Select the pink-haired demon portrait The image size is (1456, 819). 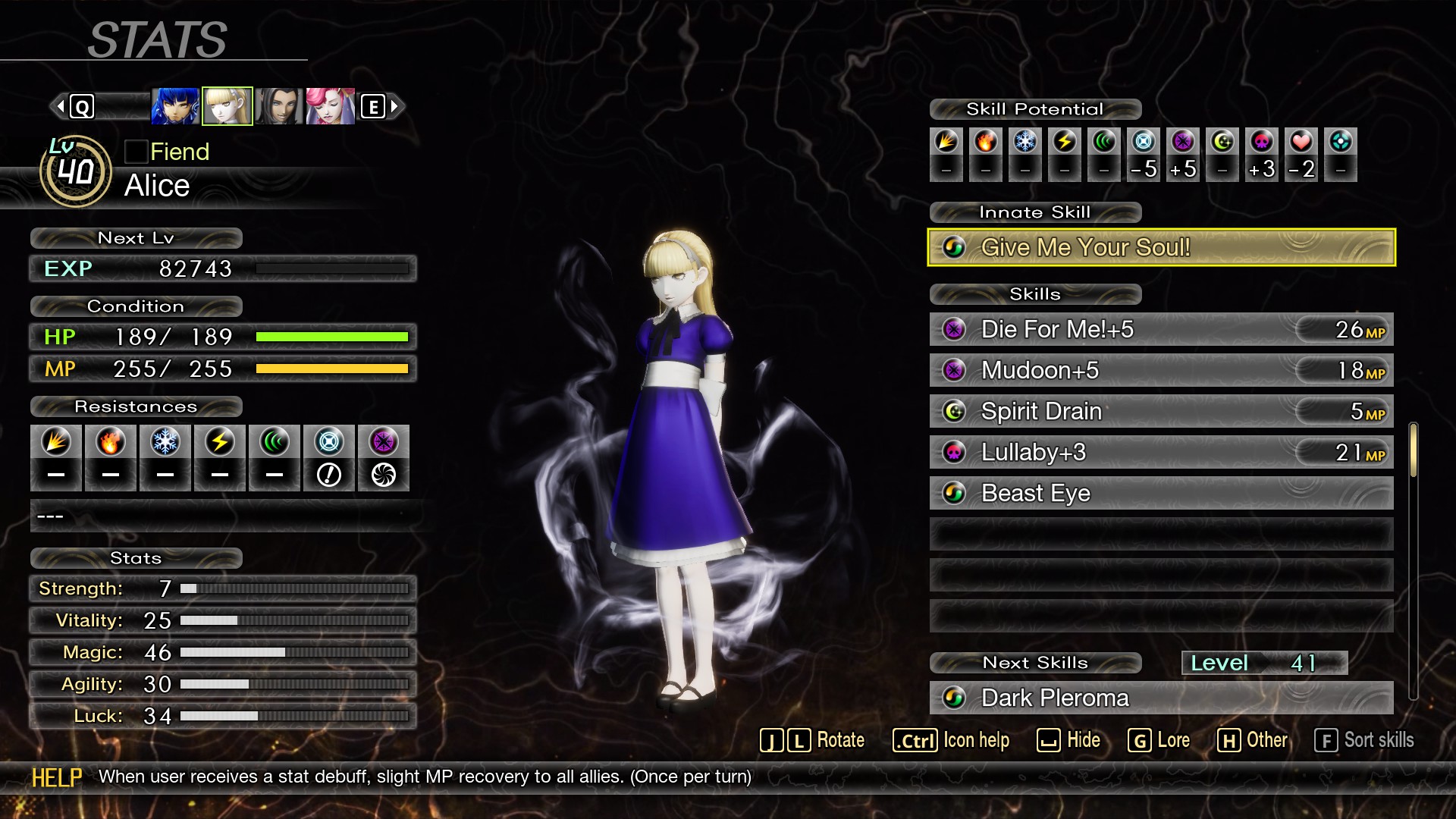click(x=331, y=106)
